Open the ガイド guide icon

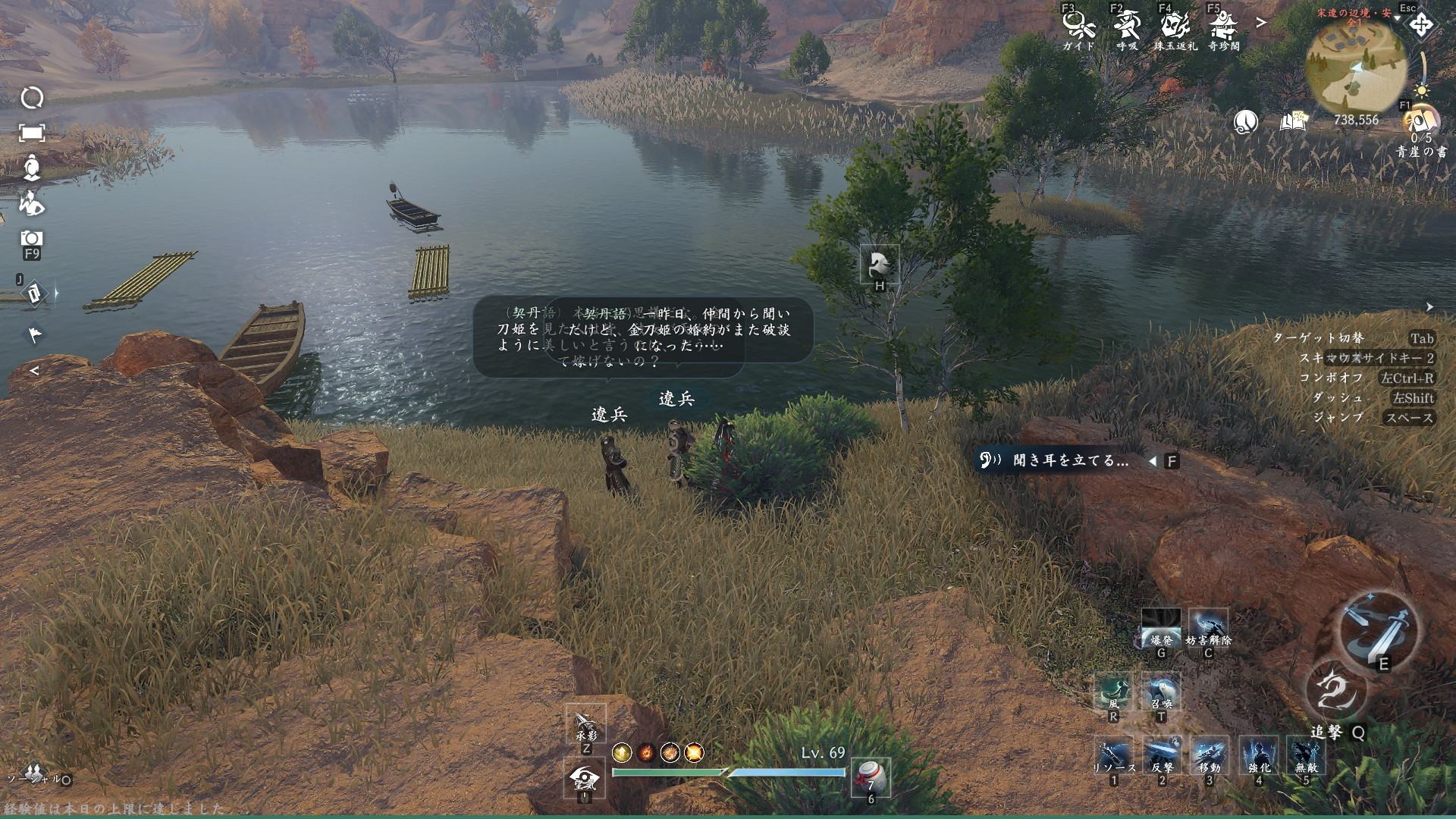point(1078,27)
